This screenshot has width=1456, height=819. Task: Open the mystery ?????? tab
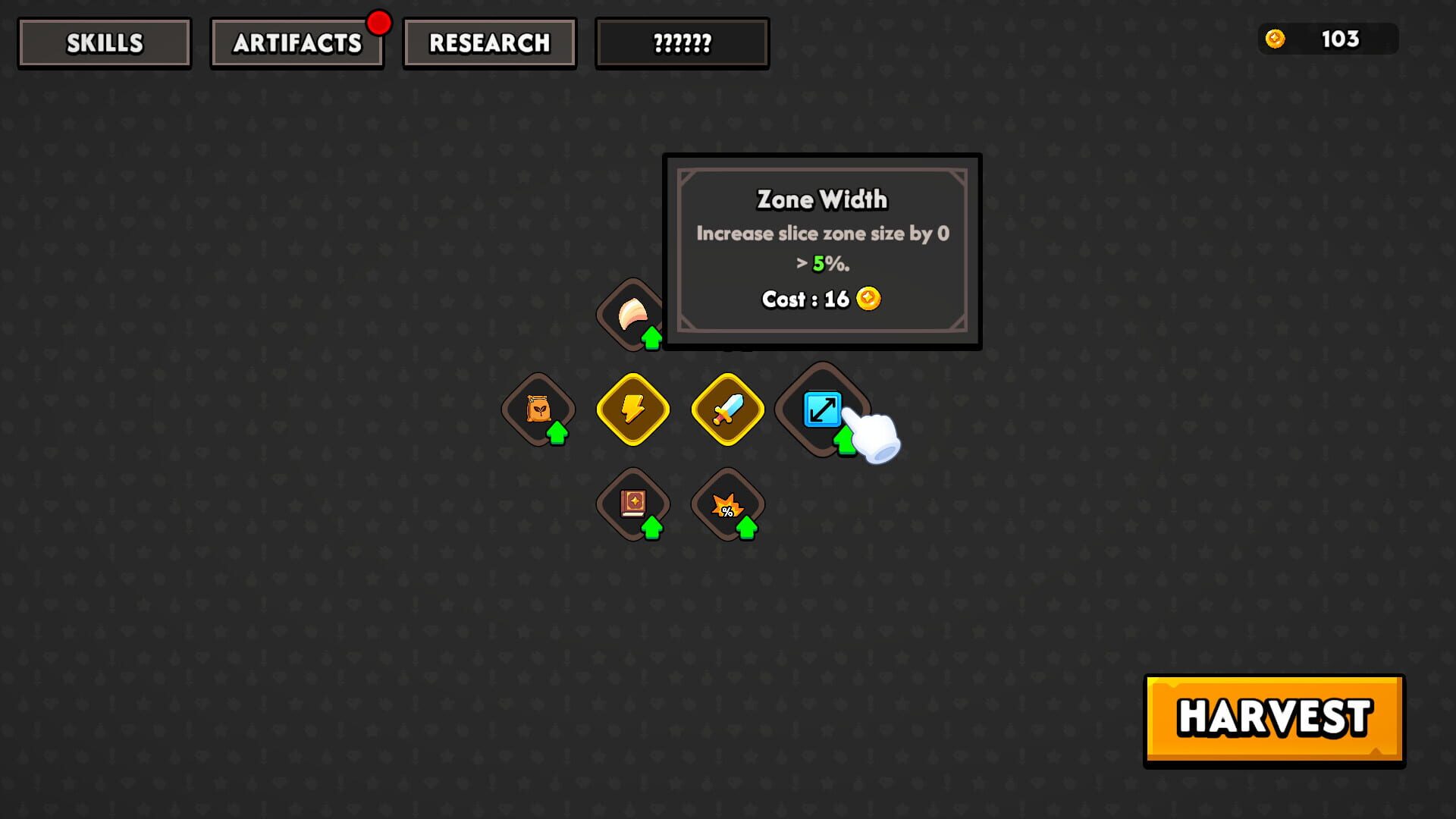tap(681, 42)
